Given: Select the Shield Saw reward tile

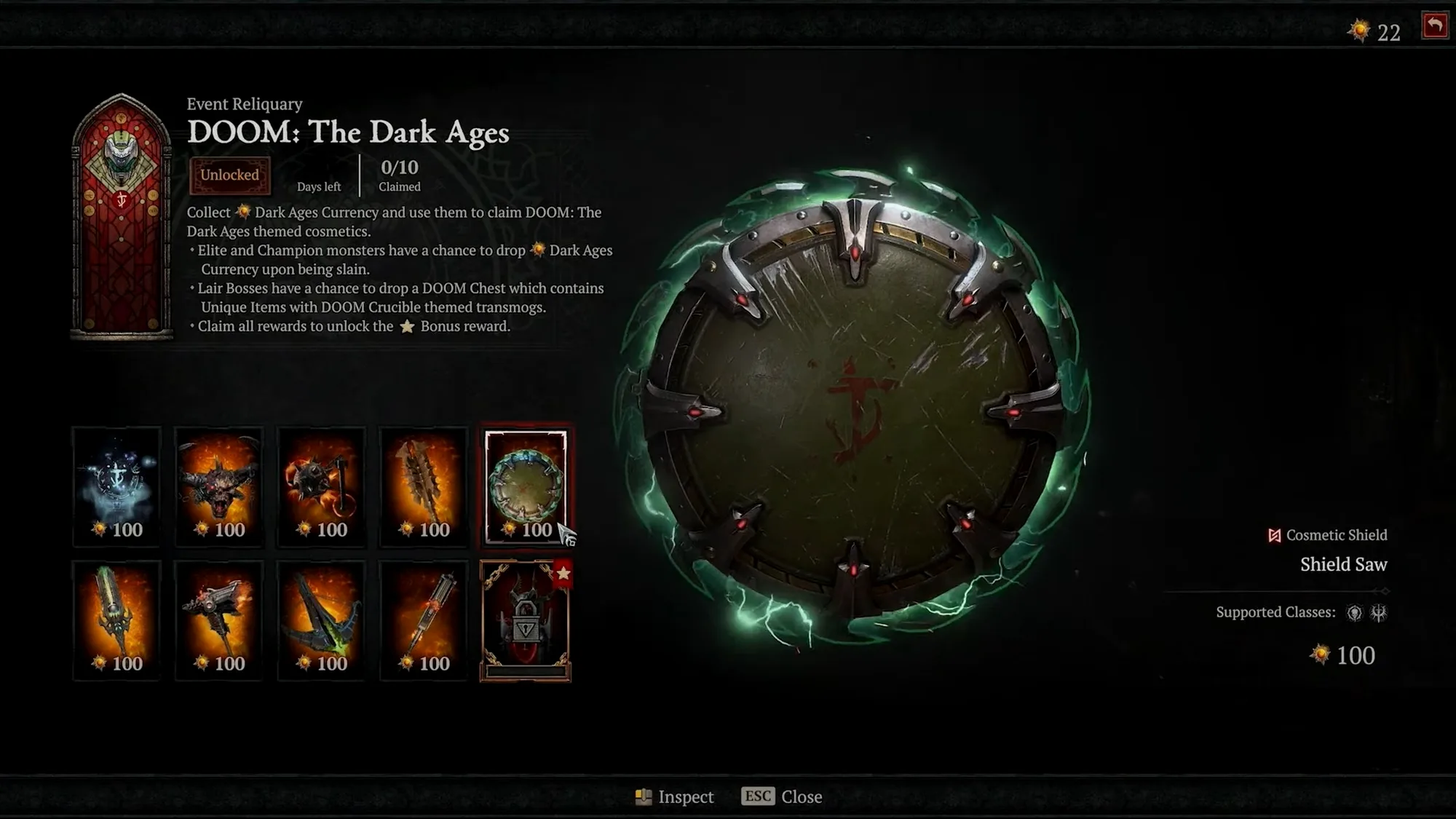Looking at the screenshot, I should click(526, 486).
